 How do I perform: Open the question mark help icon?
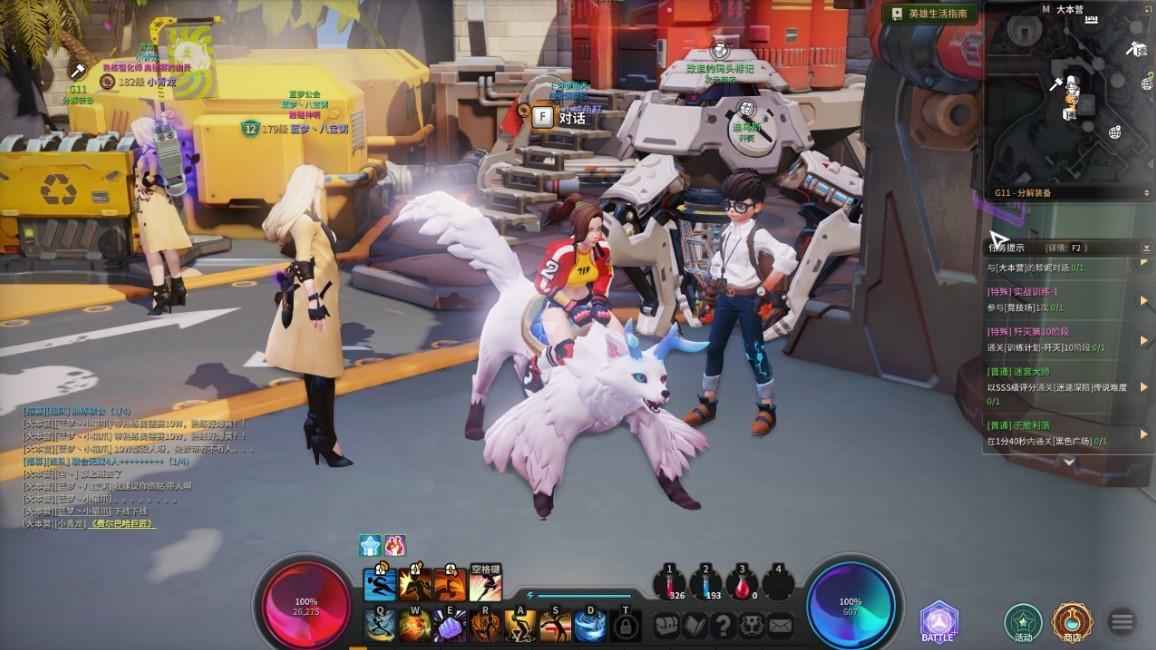(723, 626)
